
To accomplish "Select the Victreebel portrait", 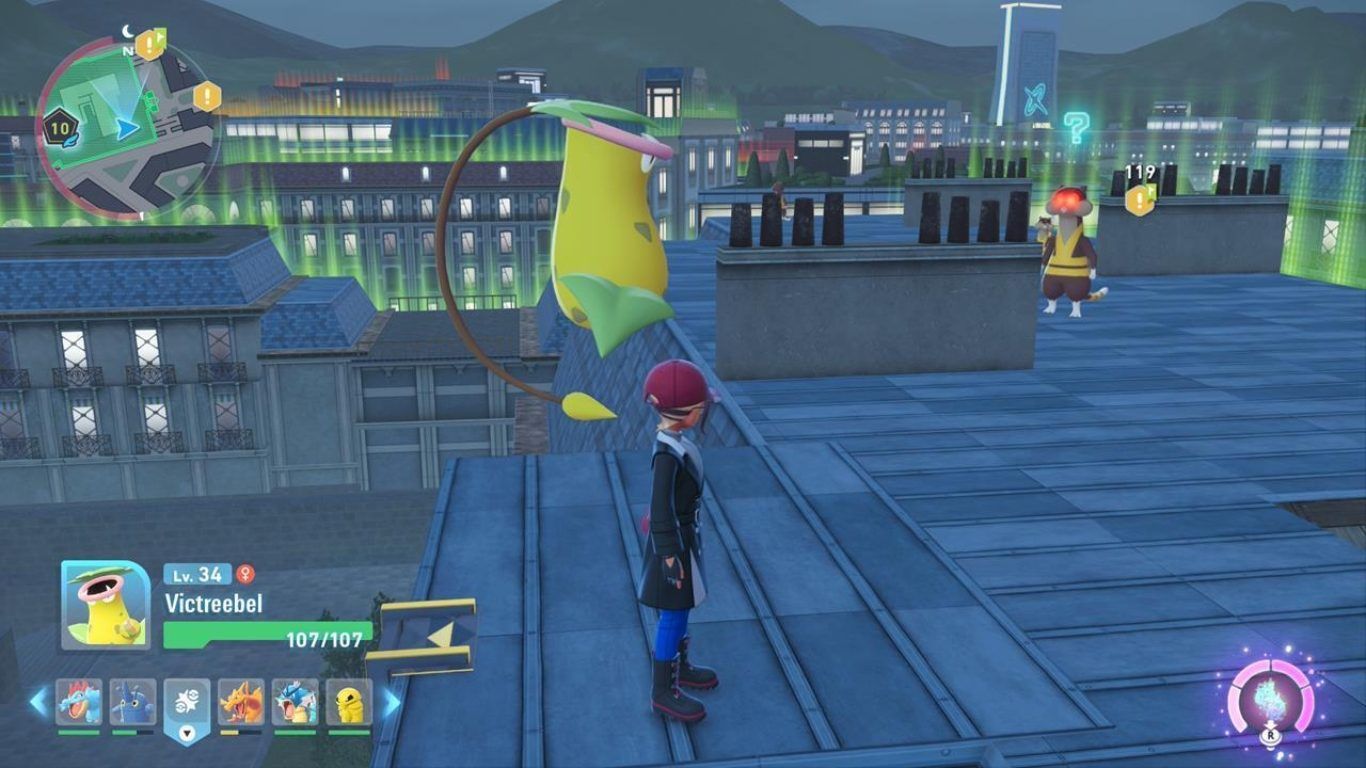I will pos(105,605).
